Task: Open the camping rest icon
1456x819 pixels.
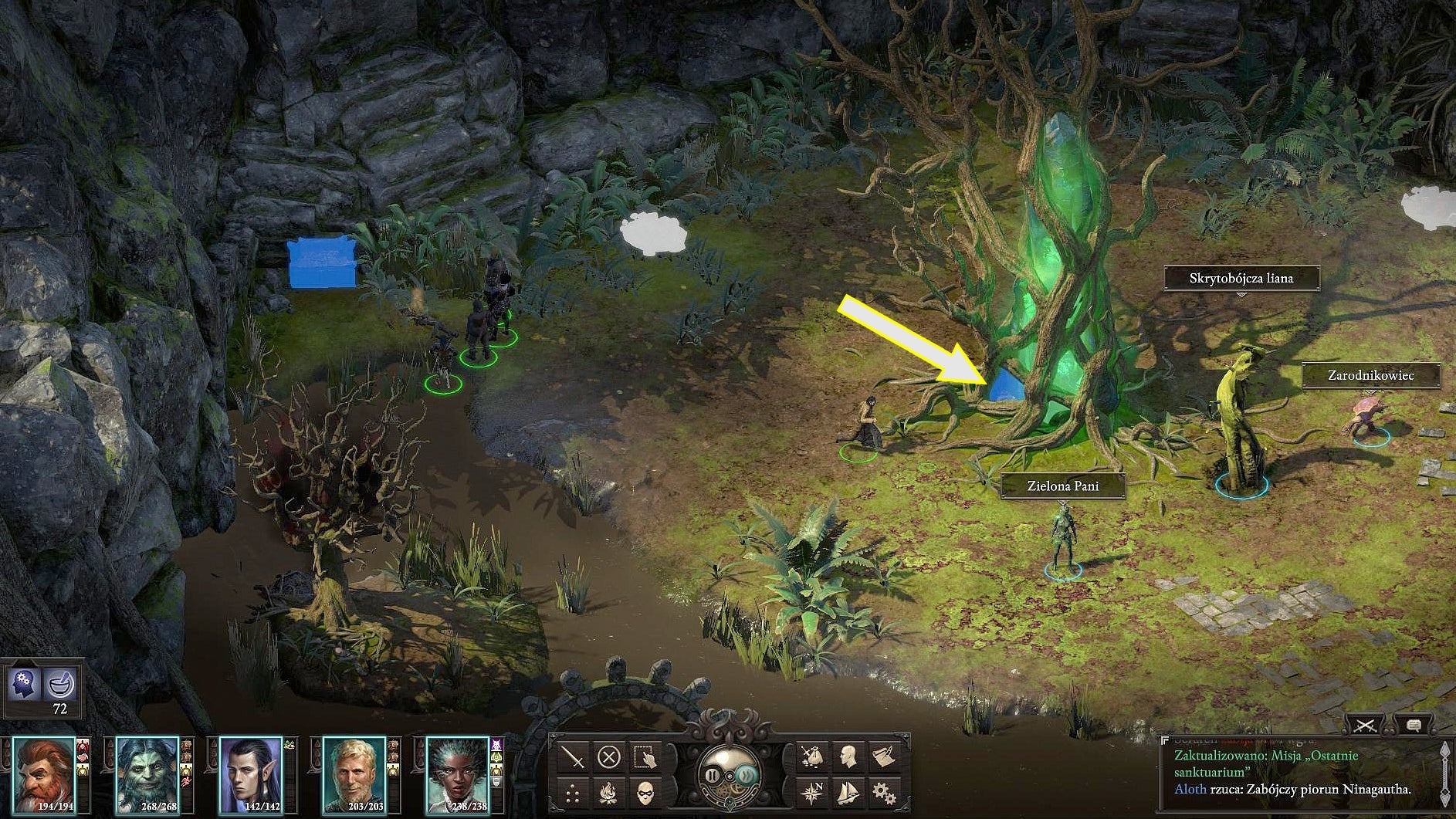Action: tap(608, 794)
